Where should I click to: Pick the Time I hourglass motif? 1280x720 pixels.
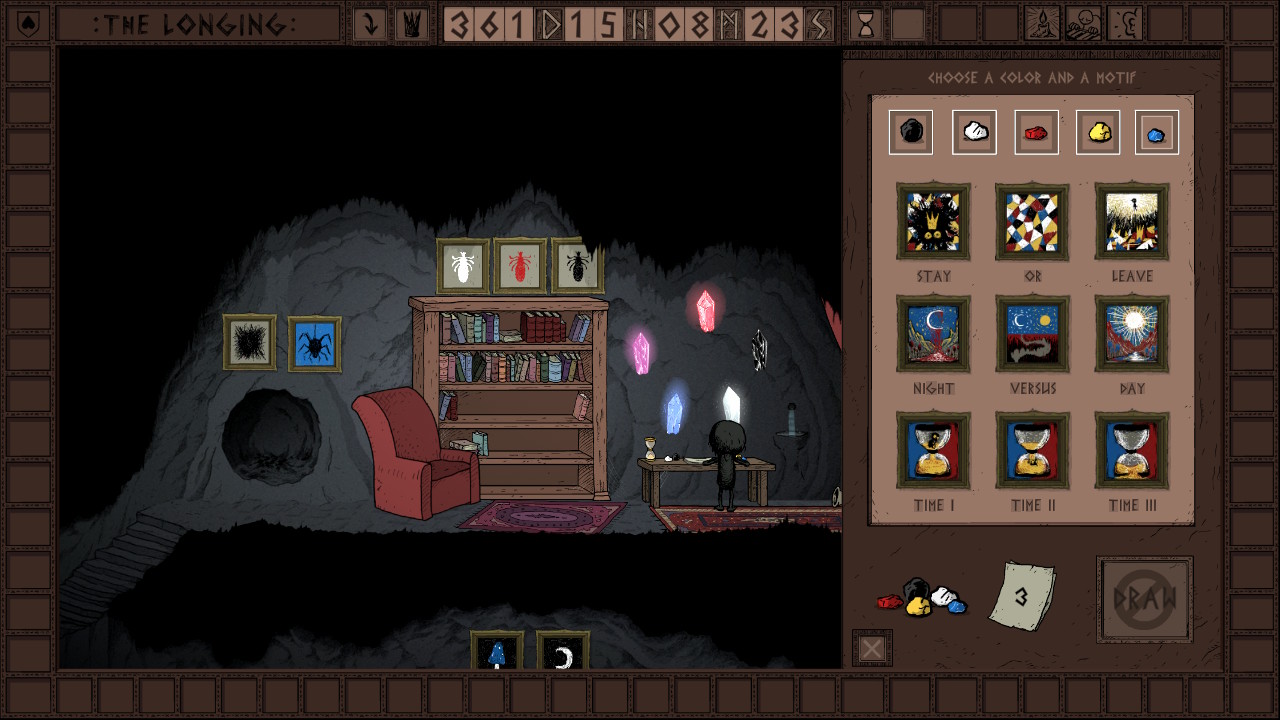click(933, 451)
